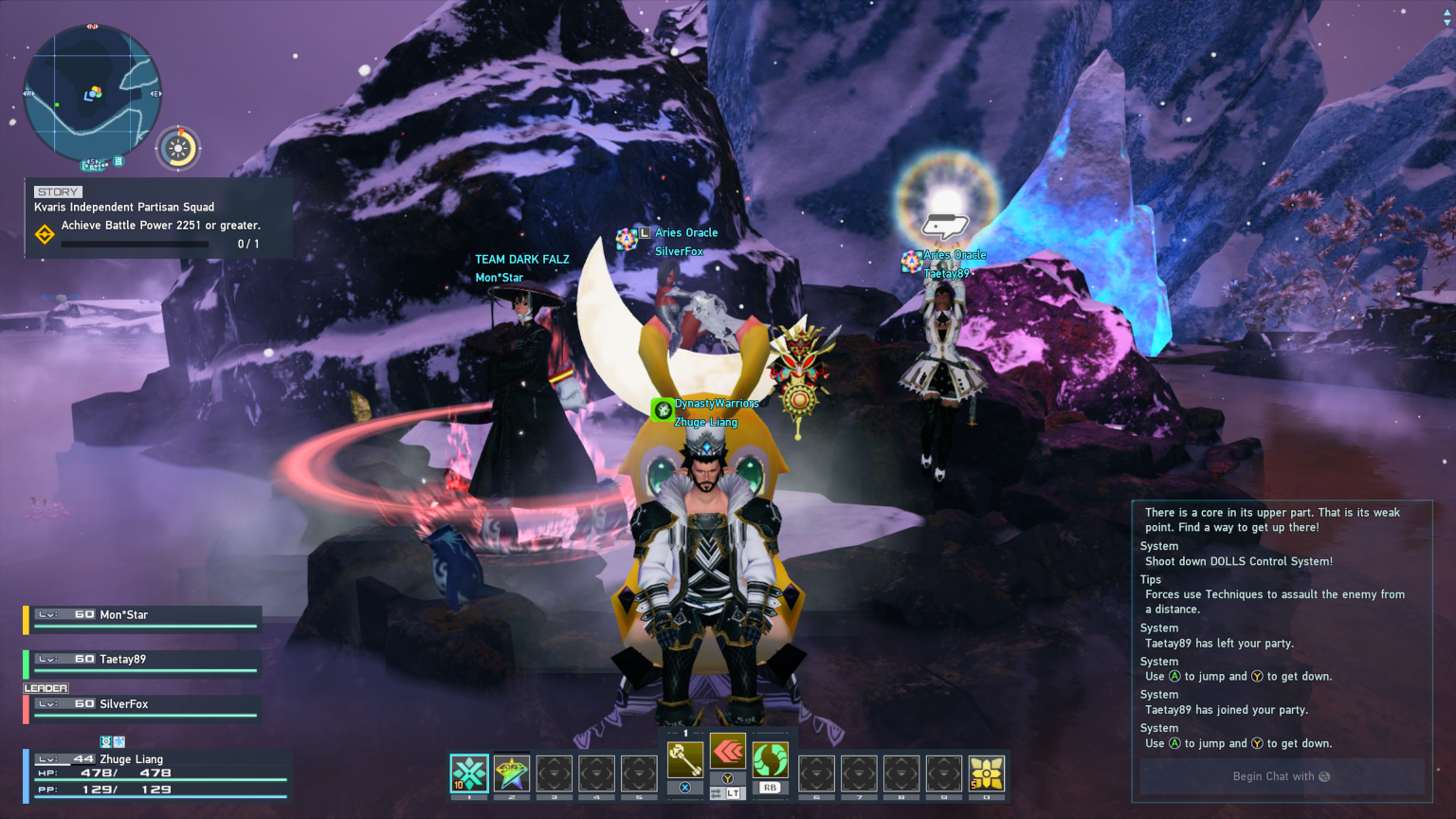Click the Begin Chat input bar

1282,776
